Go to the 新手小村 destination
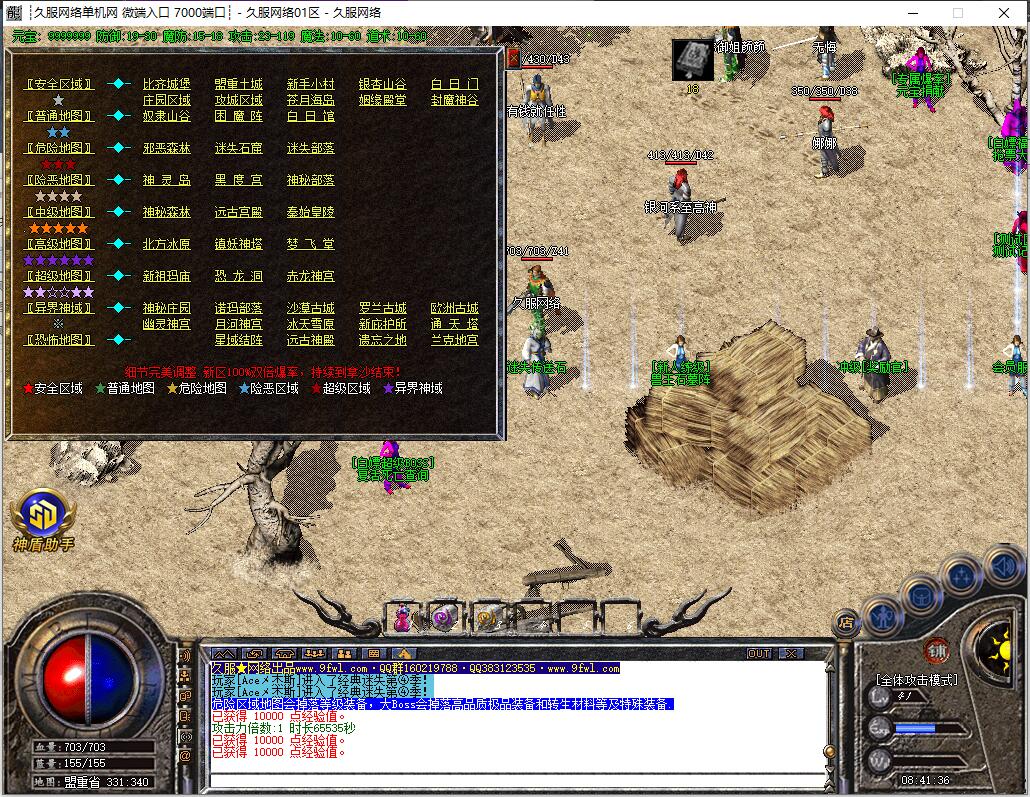The height and width of the screenshot is (797, 1030). [310, 84]
